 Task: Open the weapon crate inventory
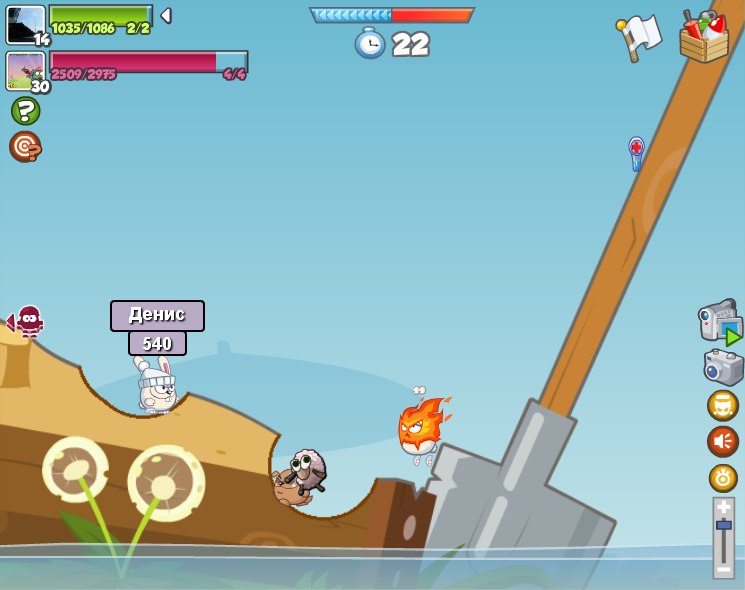pos(704,38)
